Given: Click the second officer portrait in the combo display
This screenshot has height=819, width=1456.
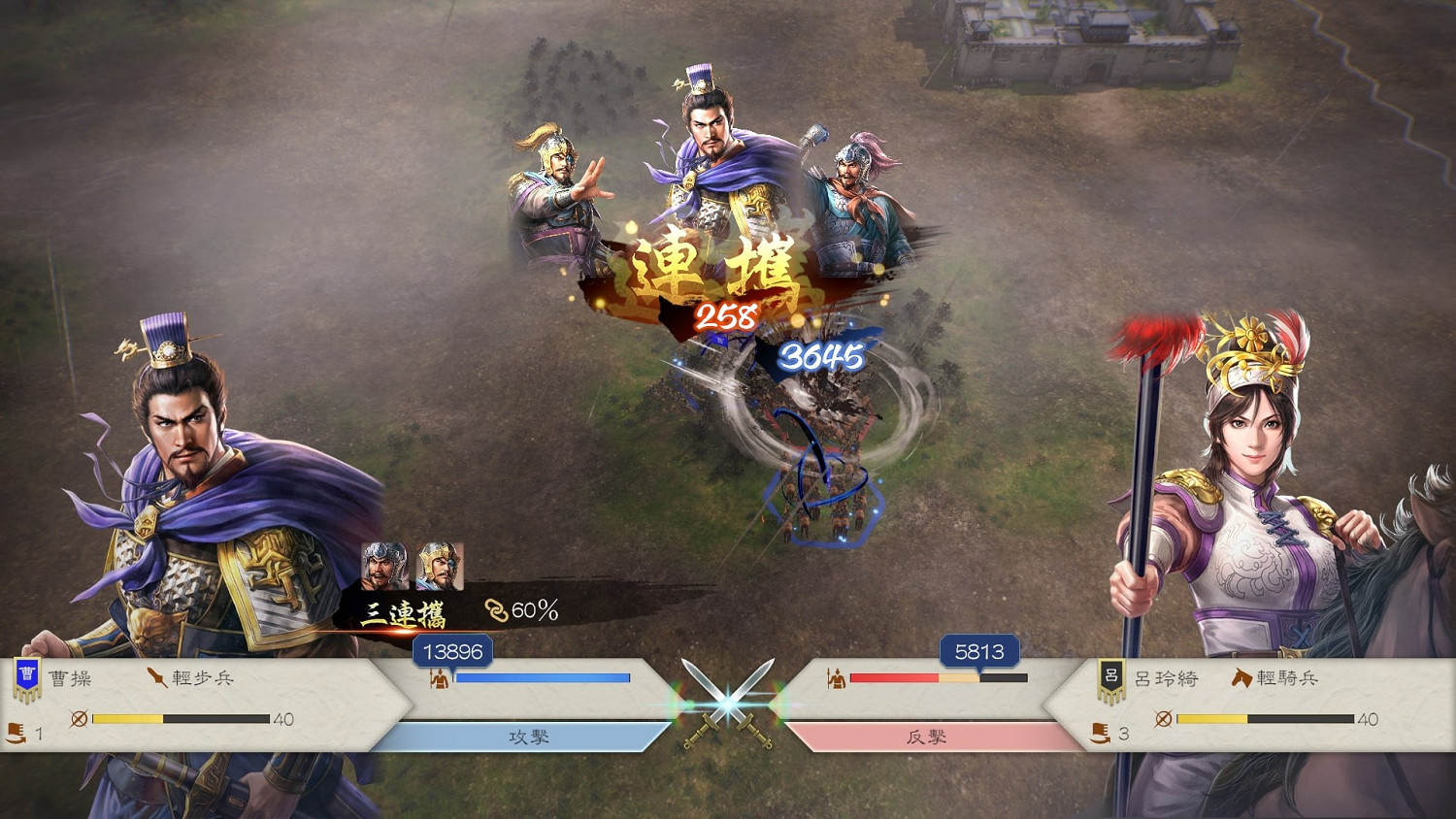Looking at the screenshot, I should point(442,565).
